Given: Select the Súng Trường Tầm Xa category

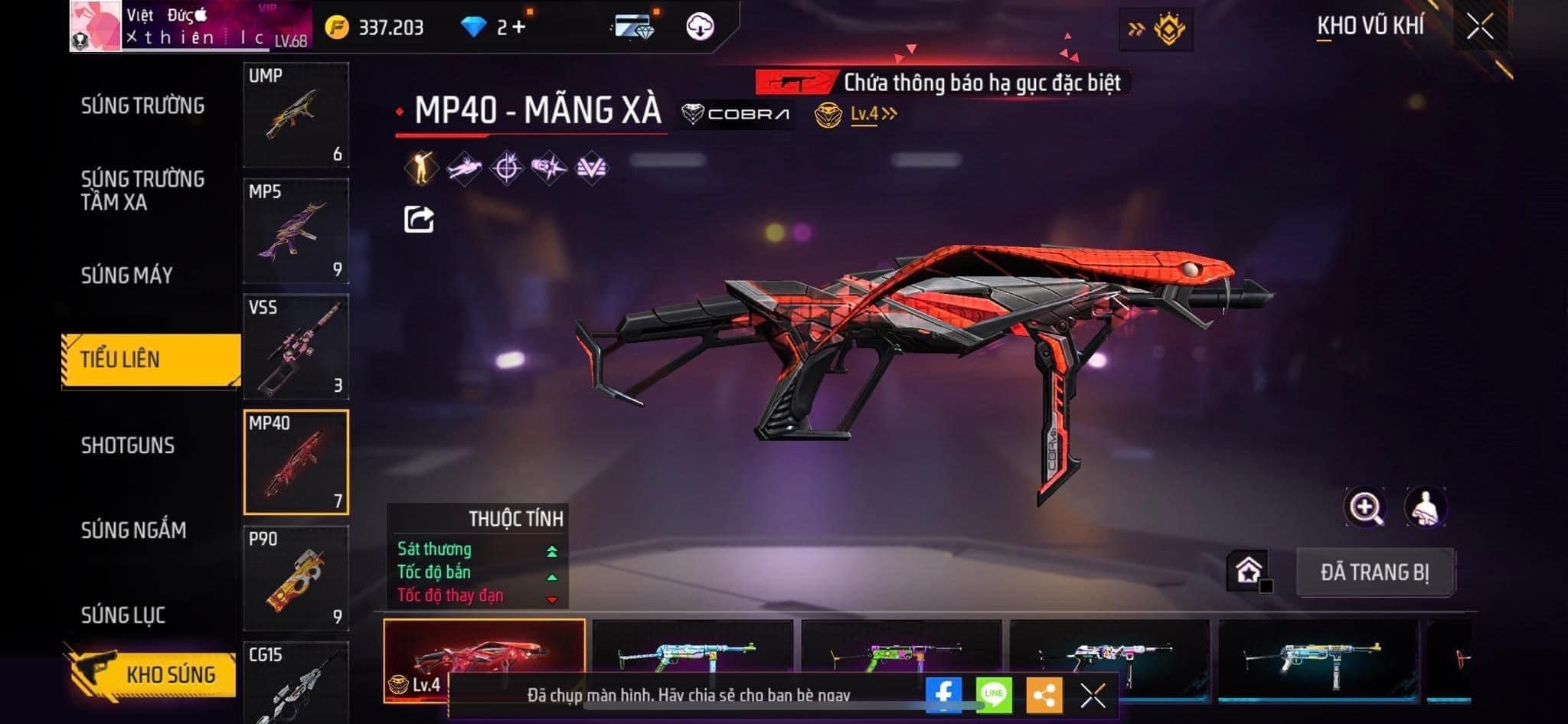Looking at the screenshot, I should pos(142,191).
